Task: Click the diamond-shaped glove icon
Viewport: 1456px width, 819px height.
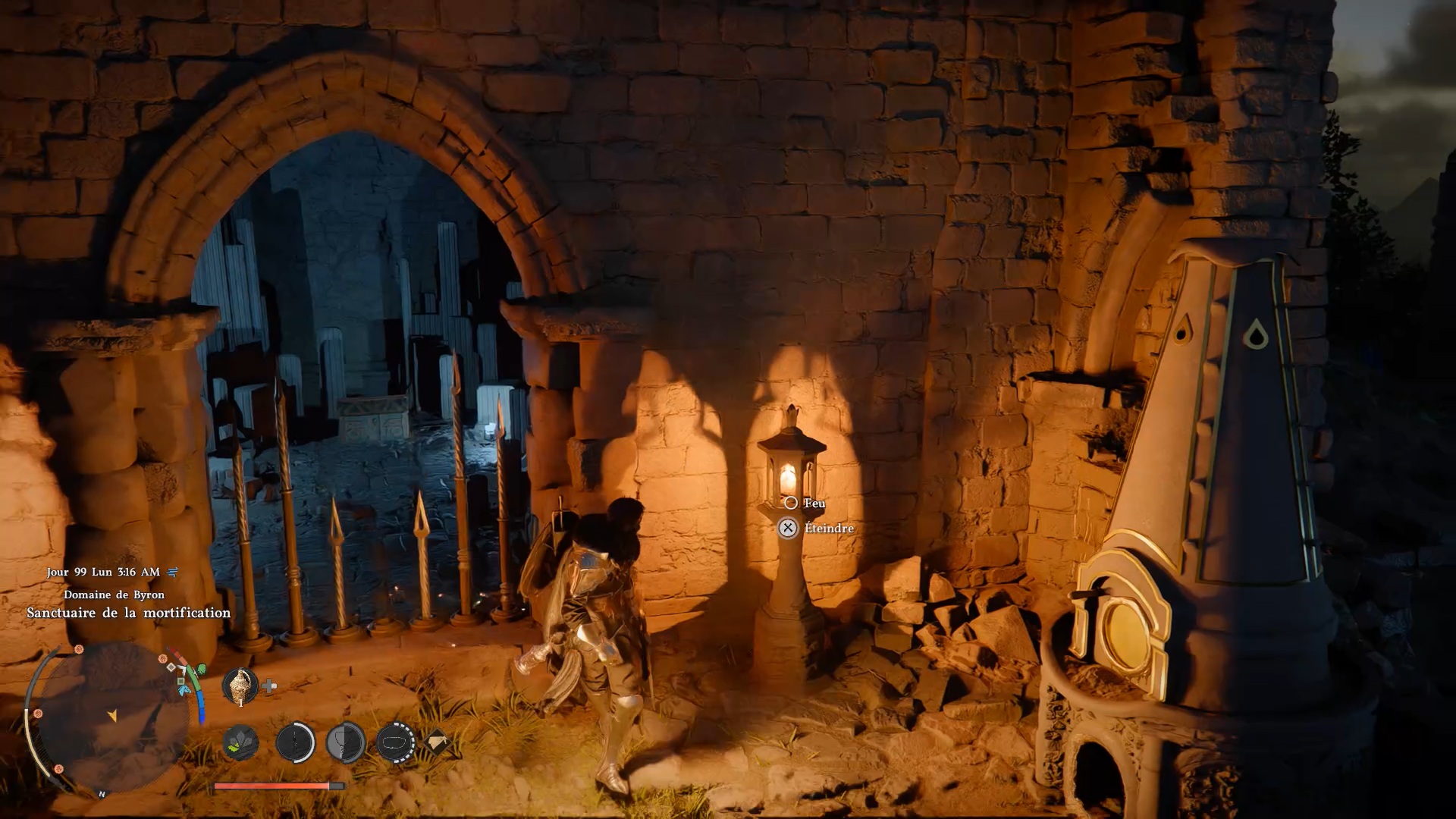Action: click(x=437, y=742)
